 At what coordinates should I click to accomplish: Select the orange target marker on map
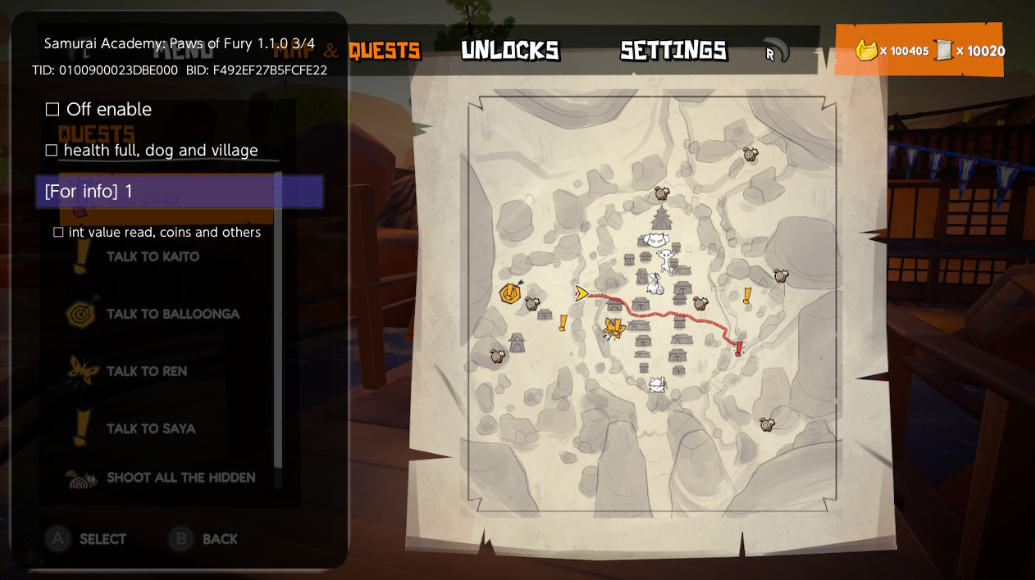[510, 292]
